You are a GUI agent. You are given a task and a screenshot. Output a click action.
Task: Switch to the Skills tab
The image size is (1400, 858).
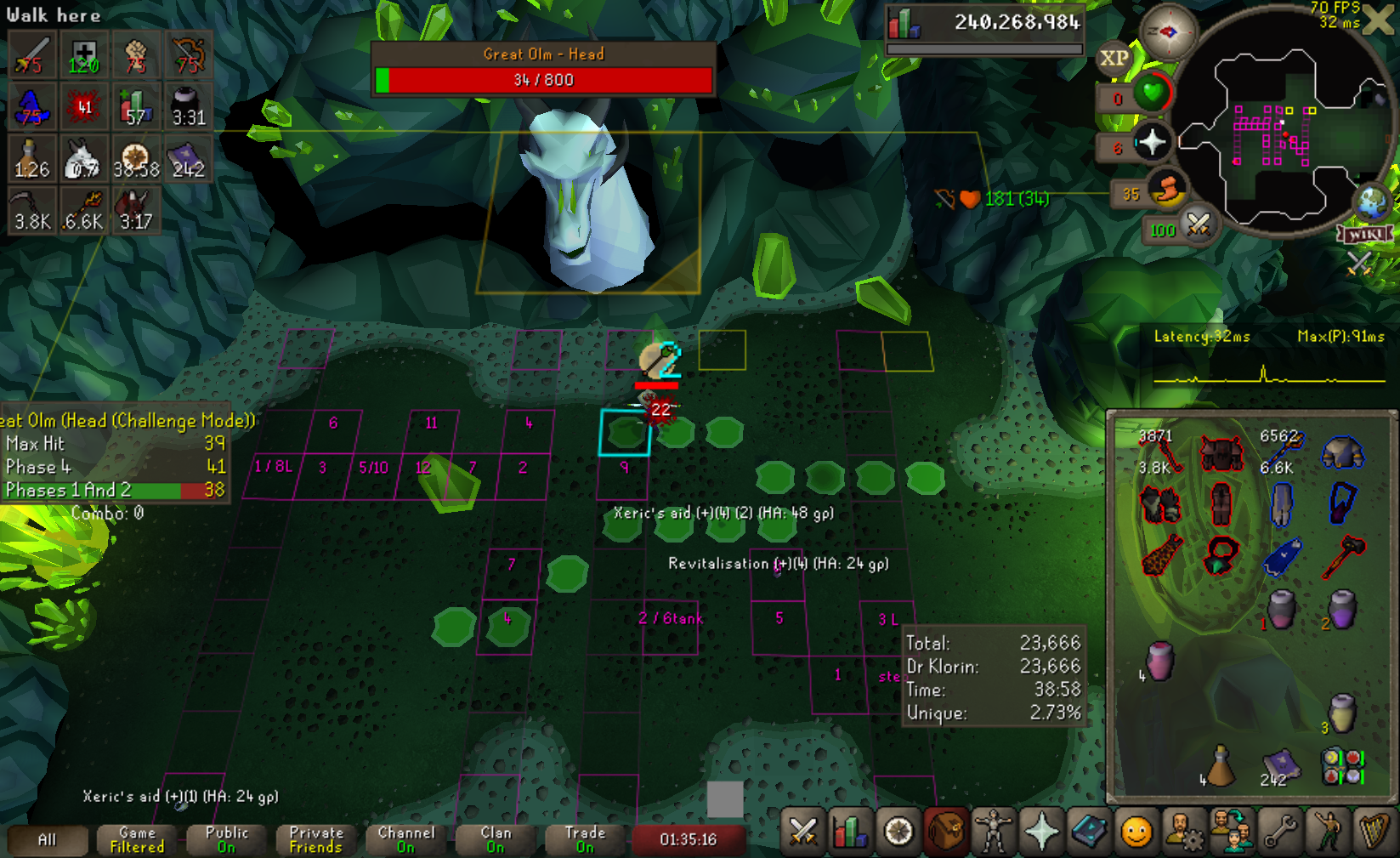pos(849,832)
